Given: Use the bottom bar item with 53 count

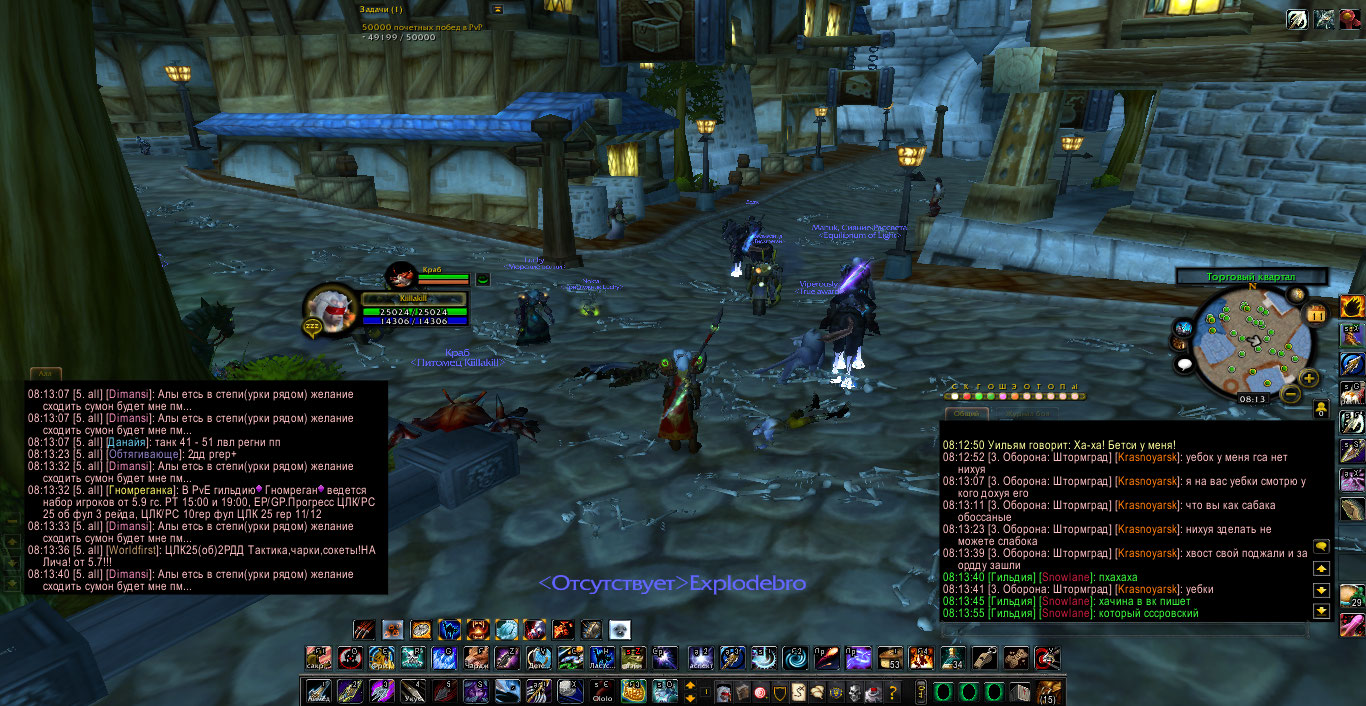Looking at the screenshot, I should [889, 658].
